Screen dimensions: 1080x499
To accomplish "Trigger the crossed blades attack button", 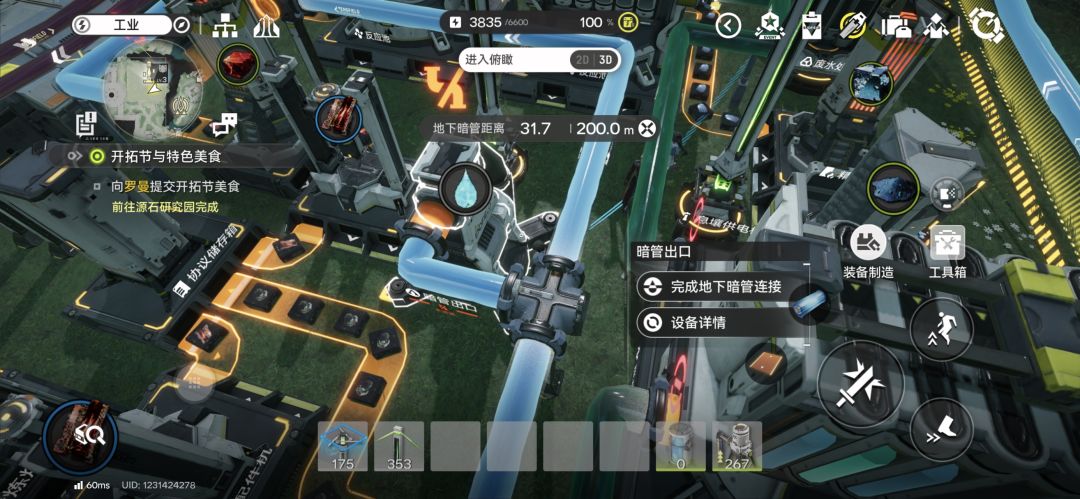I will 860,384.
